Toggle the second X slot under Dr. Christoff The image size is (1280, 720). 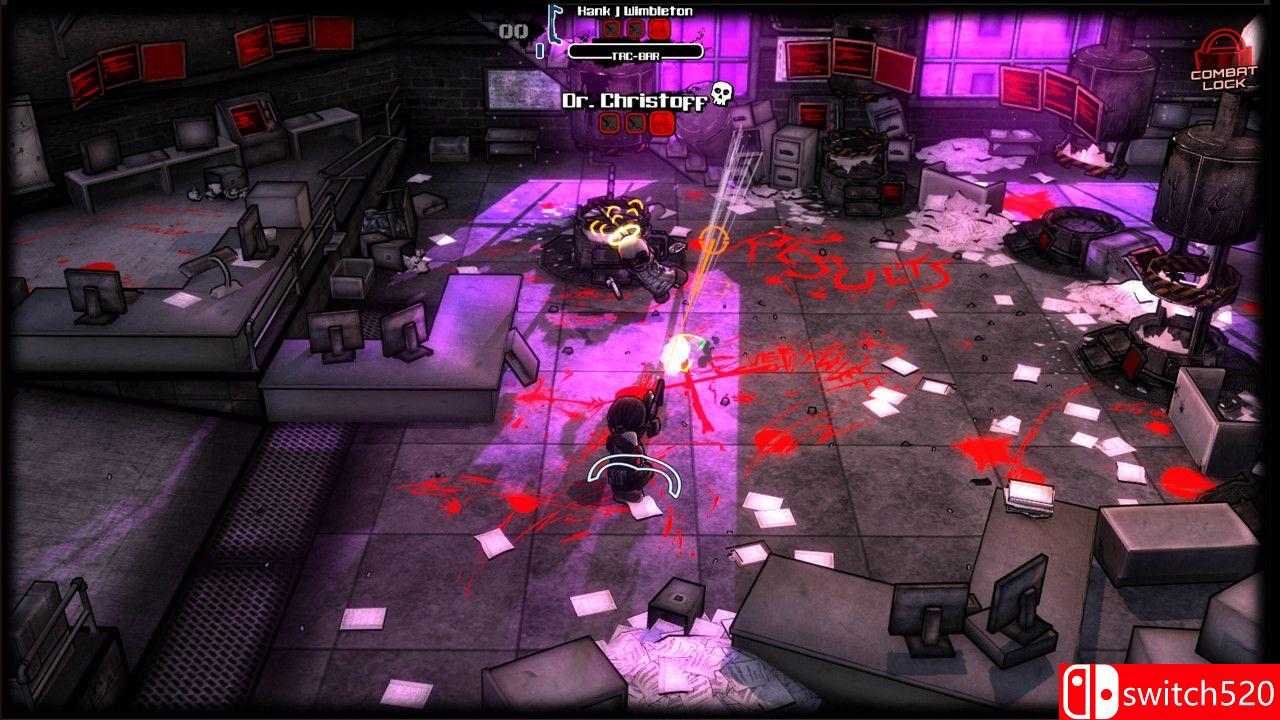(x=634, y=122)
